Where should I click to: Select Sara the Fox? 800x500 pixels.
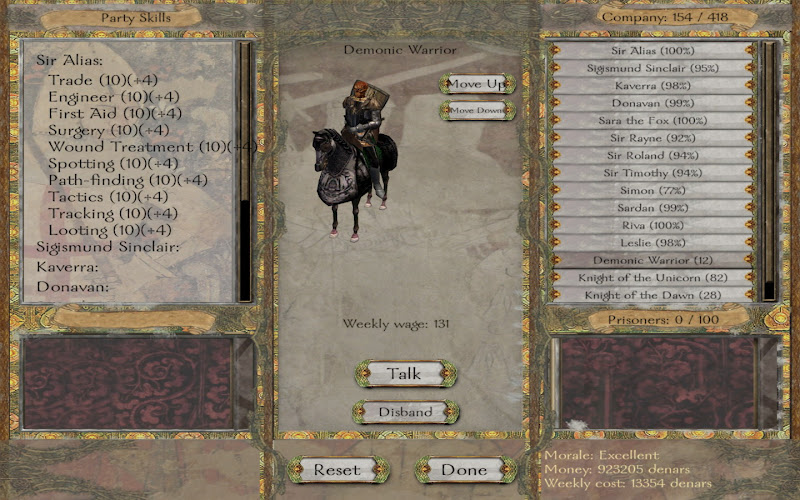pos(652,120)
